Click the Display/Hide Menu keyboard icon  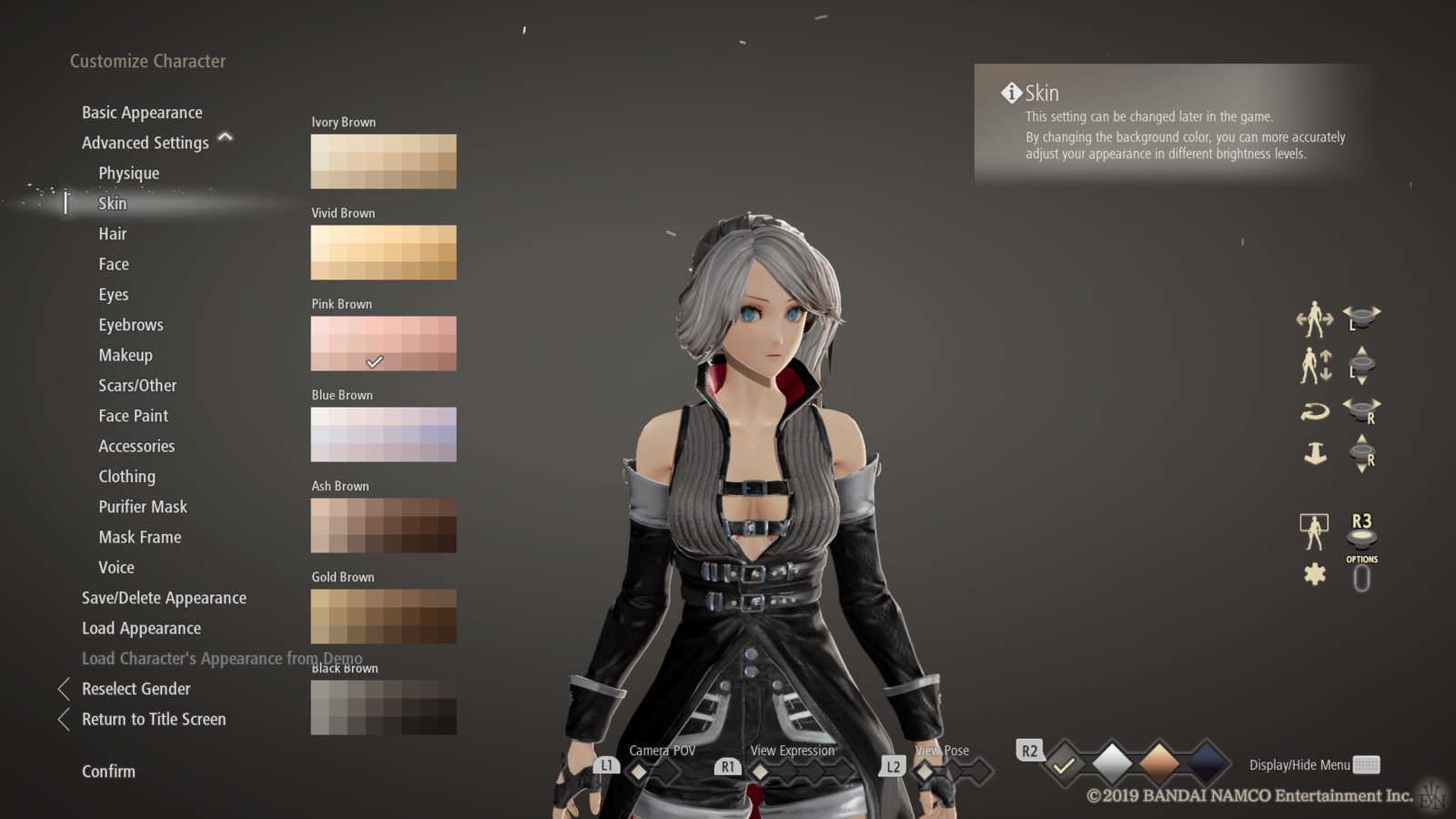pos(1369,764)
